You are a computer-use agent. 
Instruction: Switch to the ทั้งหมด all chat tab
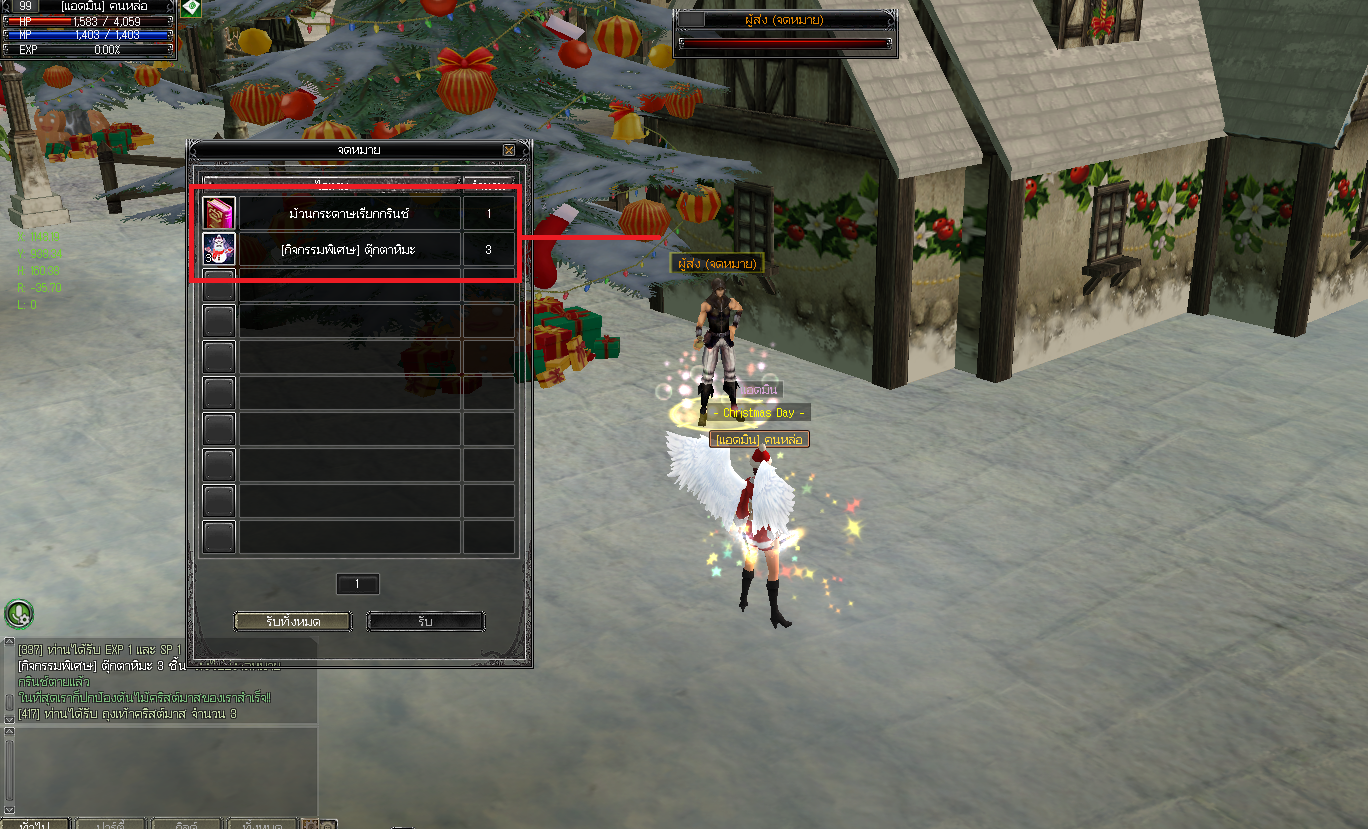coord(262,825)
